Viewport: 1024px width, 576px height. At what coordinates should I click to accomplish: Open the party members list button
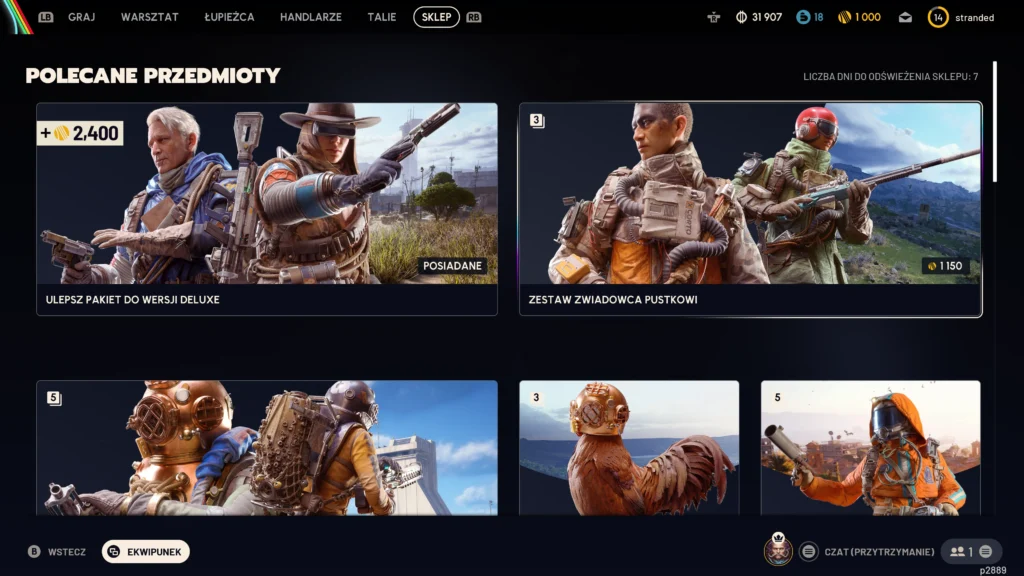click(972, 551)
